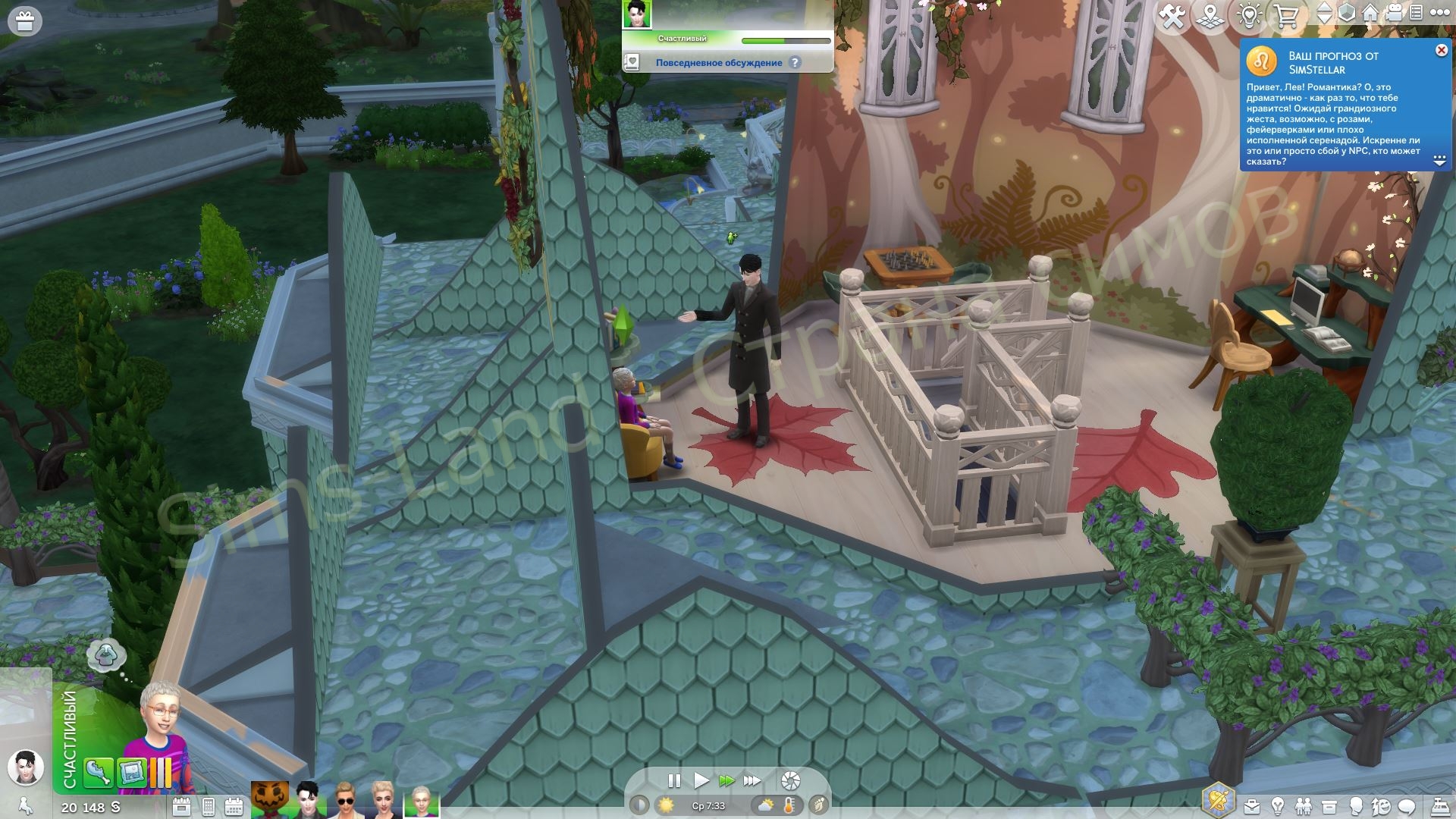This screenshot has width=1456, height=819.
Task: Open Build Mode with hammer and wrench icon
Action: pos(1172,16)
